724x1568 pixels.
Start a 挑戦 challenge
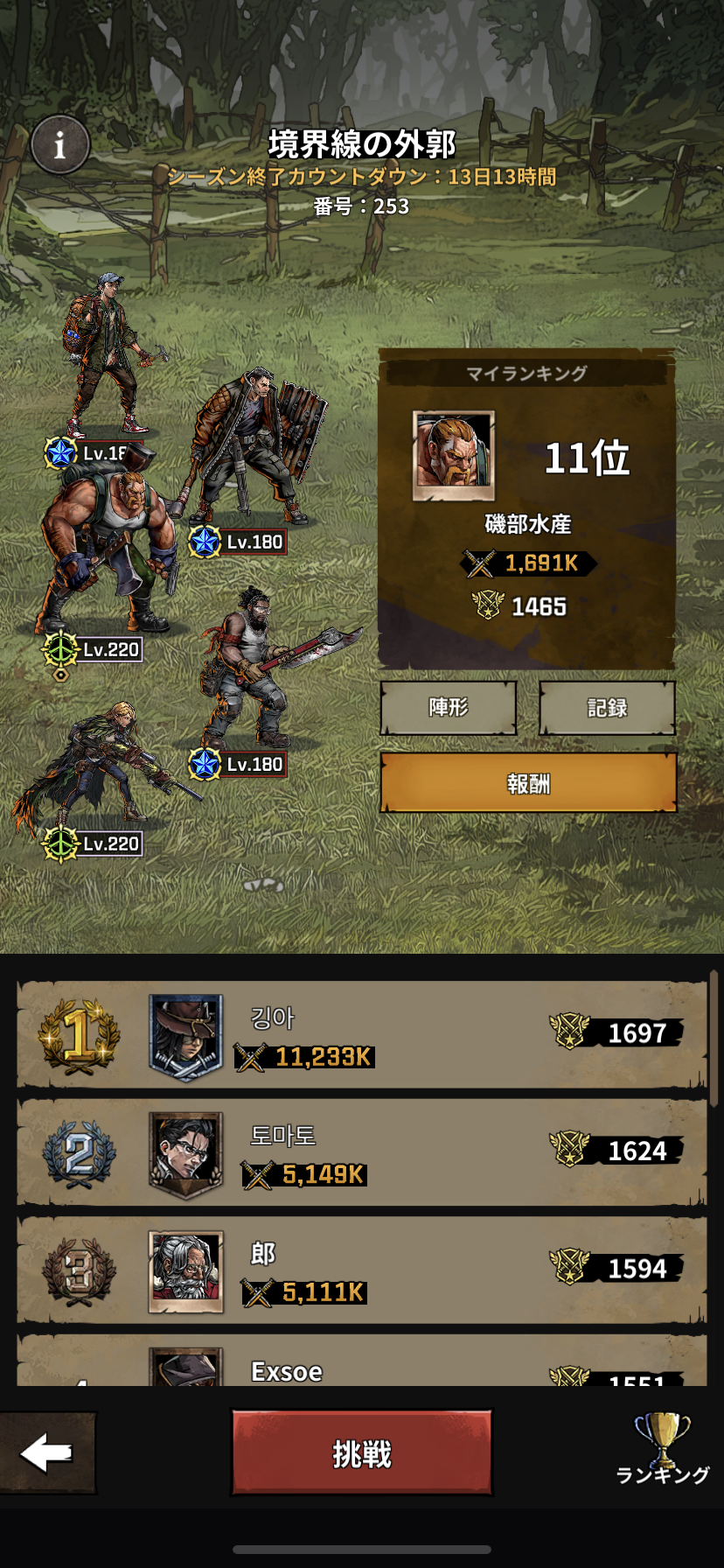click(362, 1453)
